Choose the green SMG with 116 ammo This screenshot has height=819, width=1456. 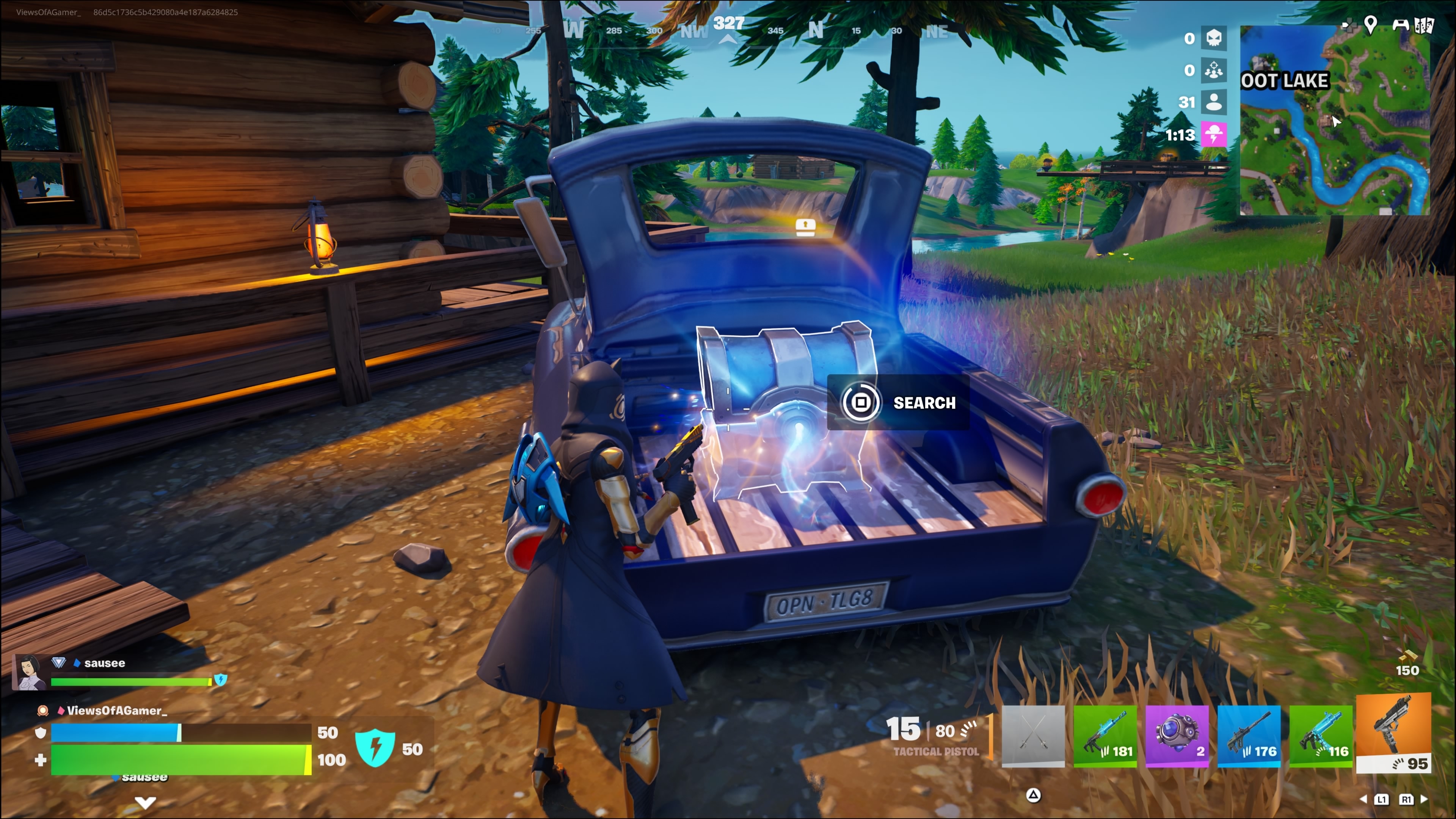tap(1321, 735)
